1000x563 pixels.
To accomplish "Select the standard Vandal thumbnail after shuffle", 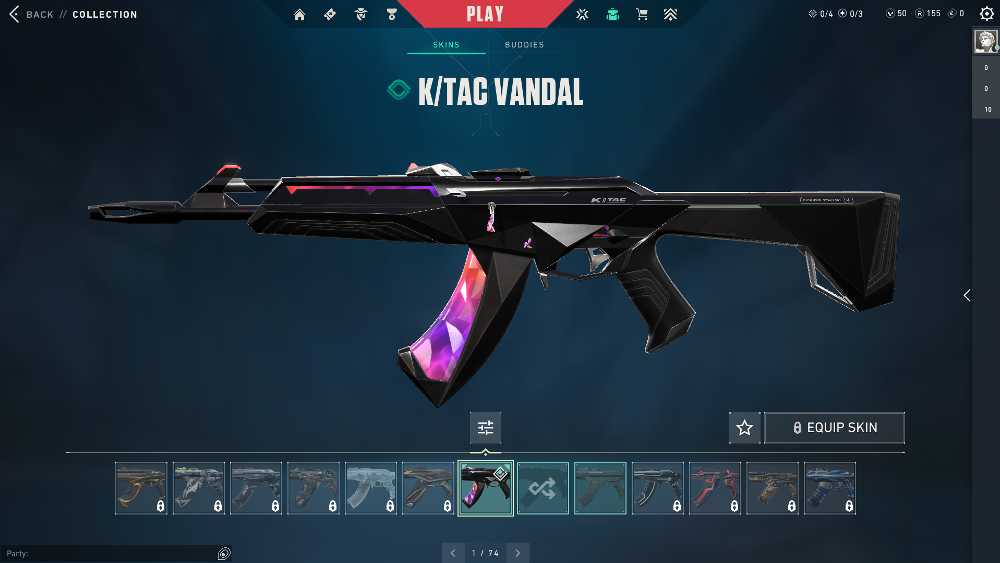I will tap(601, 488).
